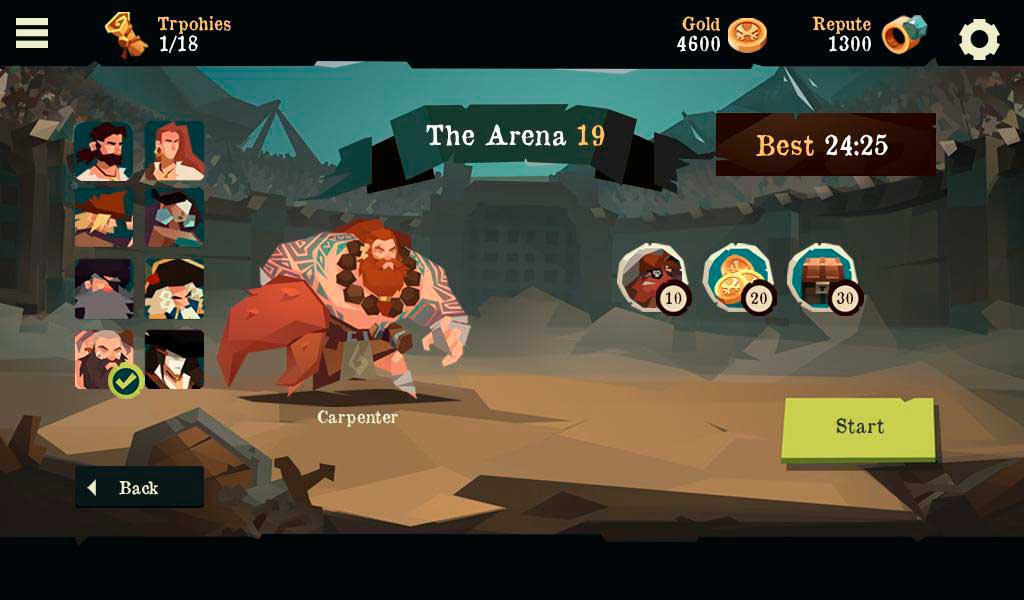This screenshot has height=600, width=1024.
Task: View the pirate head reward marked 10
Action: [652, 277]
